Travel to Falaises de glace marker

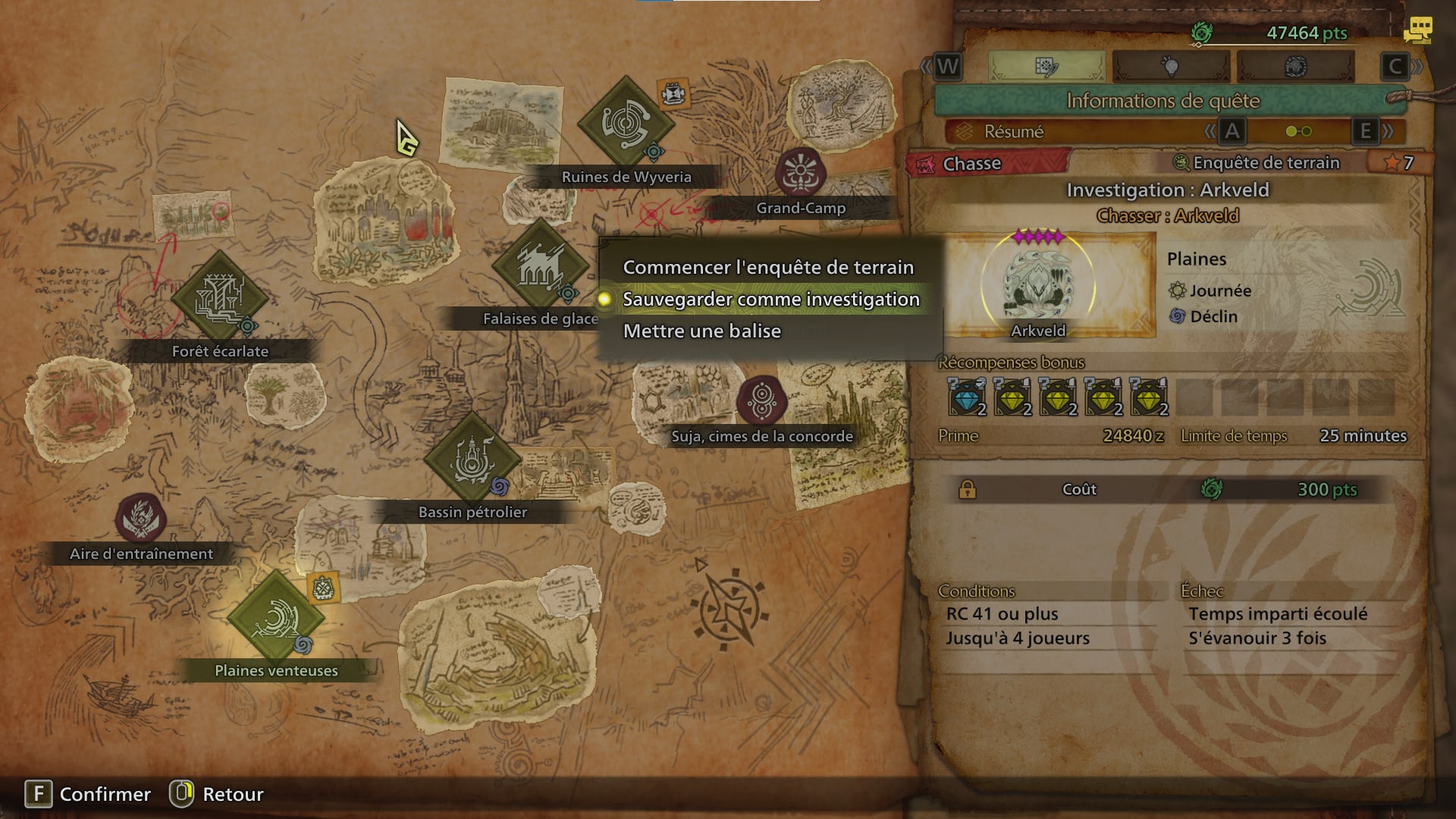(540, 267)
